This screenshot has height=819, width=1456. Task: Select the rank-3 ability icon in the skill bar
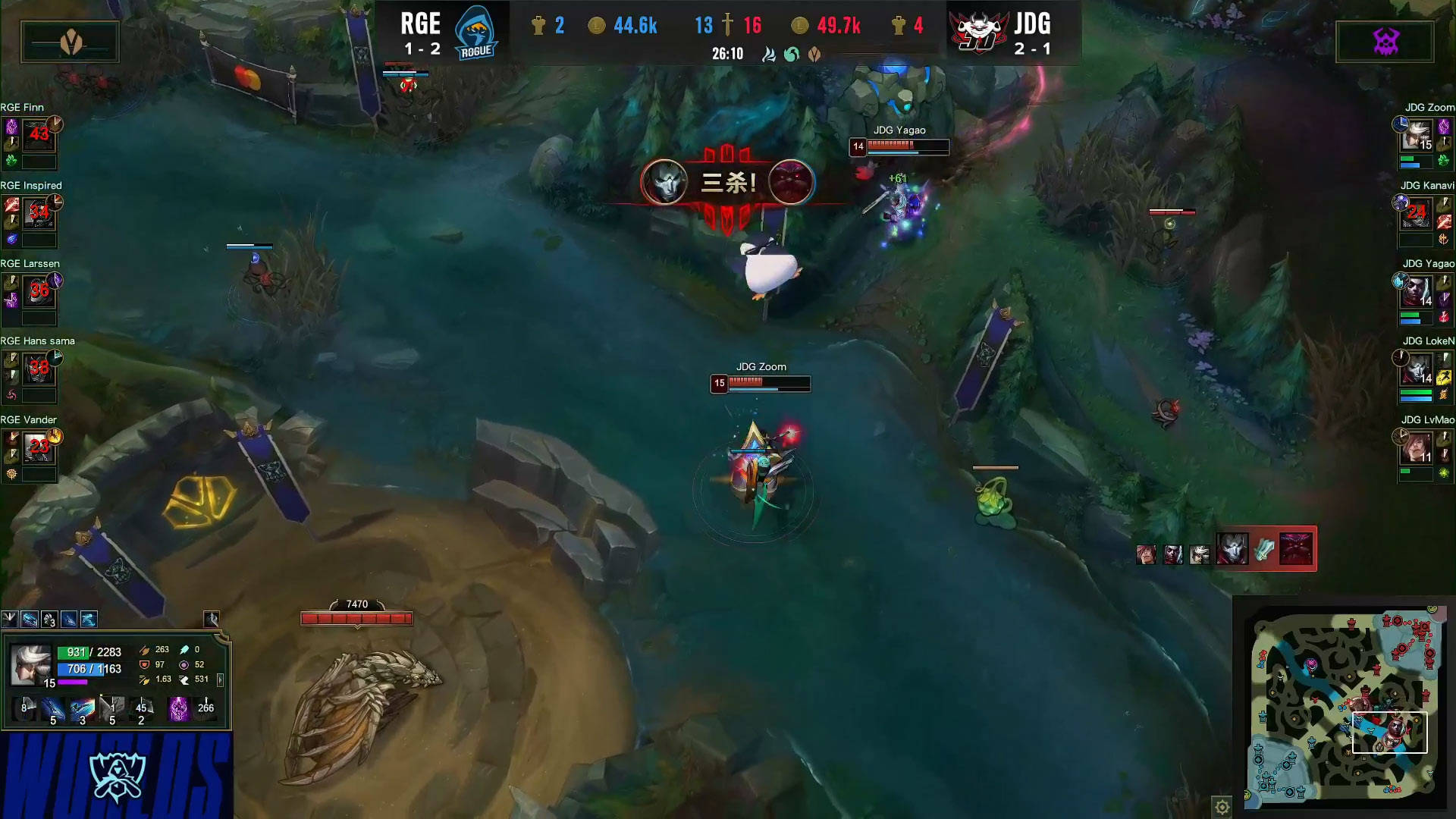click(82, 711)
